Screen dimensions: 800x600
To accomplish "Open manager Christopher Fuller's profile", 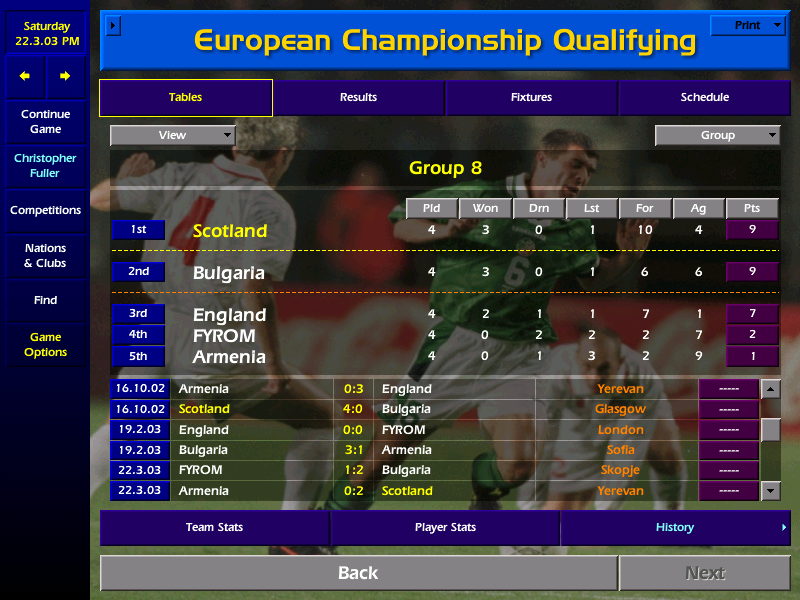I will [45, 166].
